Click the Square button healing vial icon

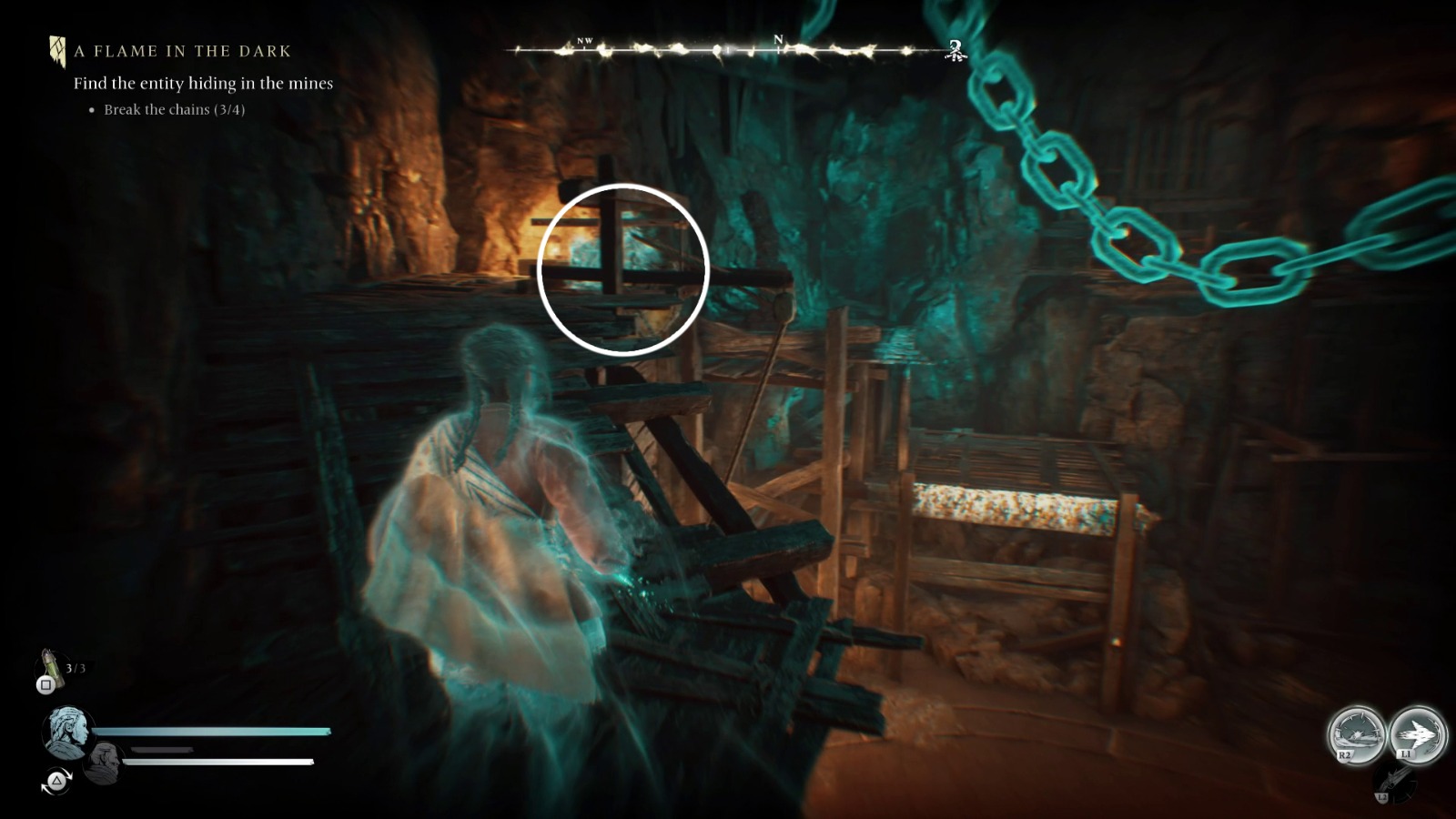point(45,685)
